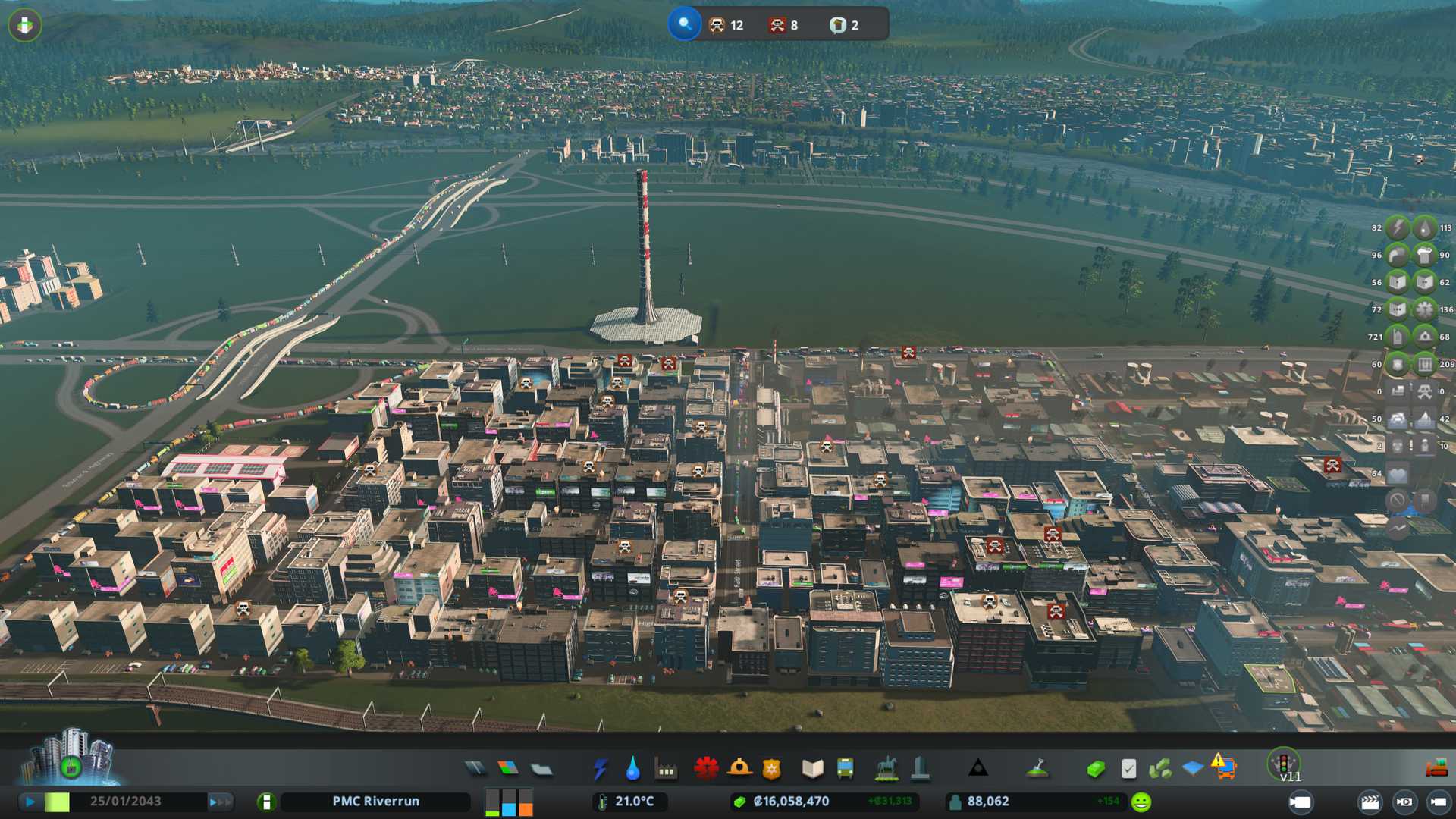Open the traffic light mod button
Viewport: 1456px width, 819px height.
coord(1283,762)
